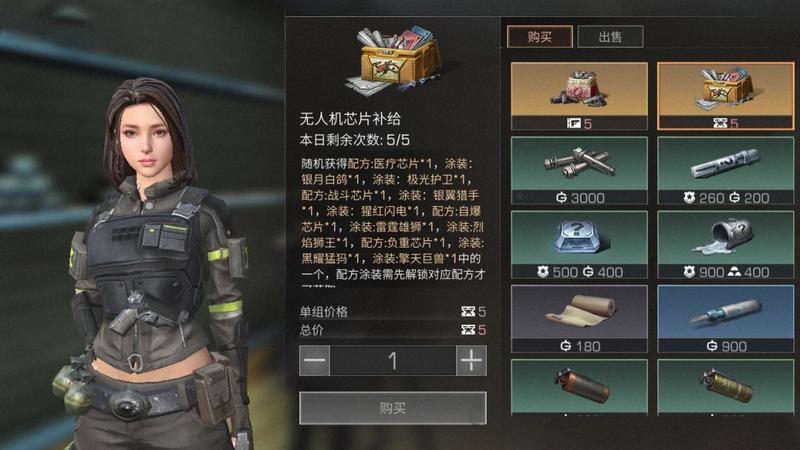This screenshot has height=450, width=800.
Task: Click the quantity field showing 1
Action: [393, 361]
